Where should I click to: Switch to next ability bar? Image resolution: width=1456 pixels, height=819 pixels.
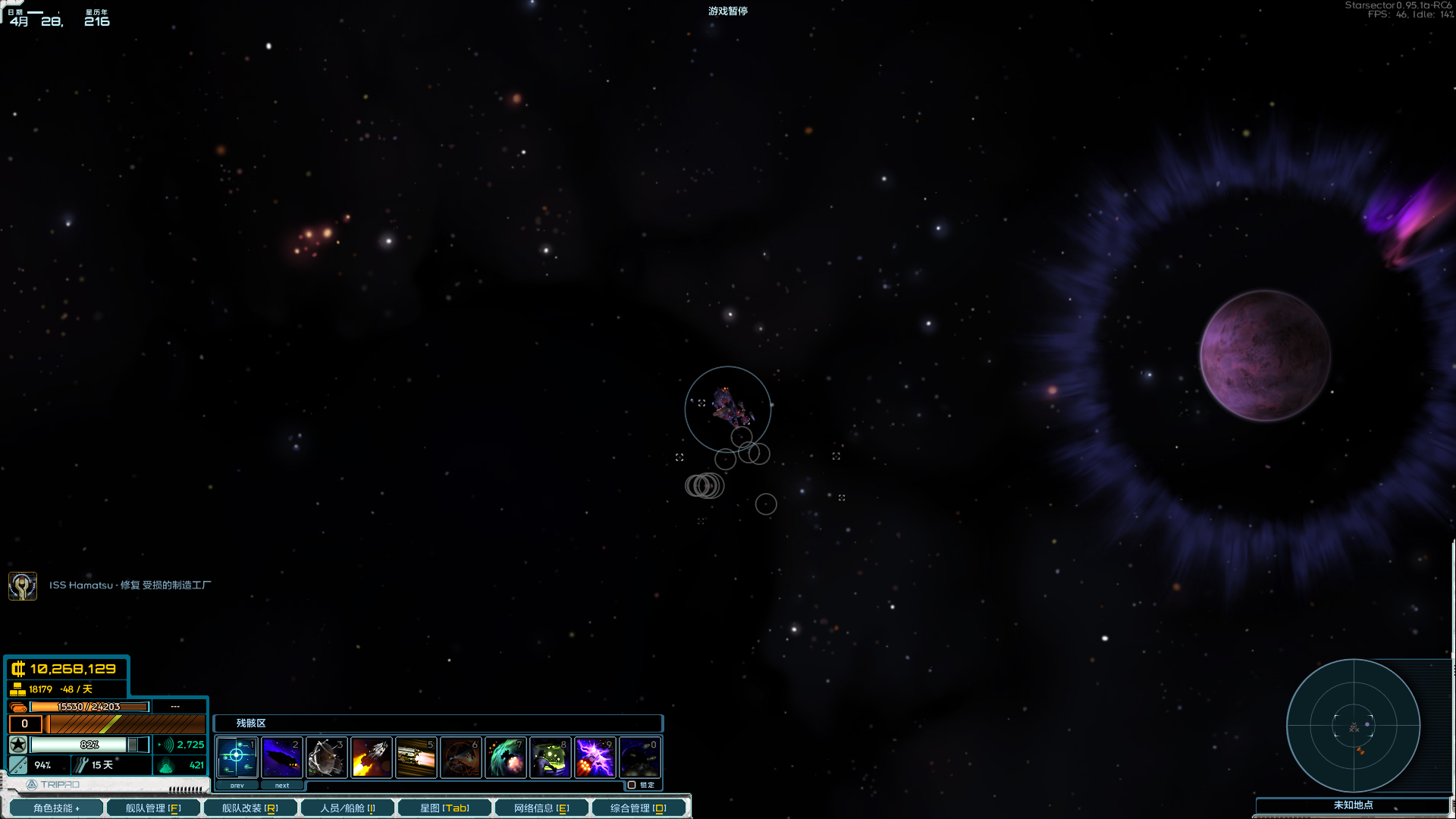pos(281,786)
